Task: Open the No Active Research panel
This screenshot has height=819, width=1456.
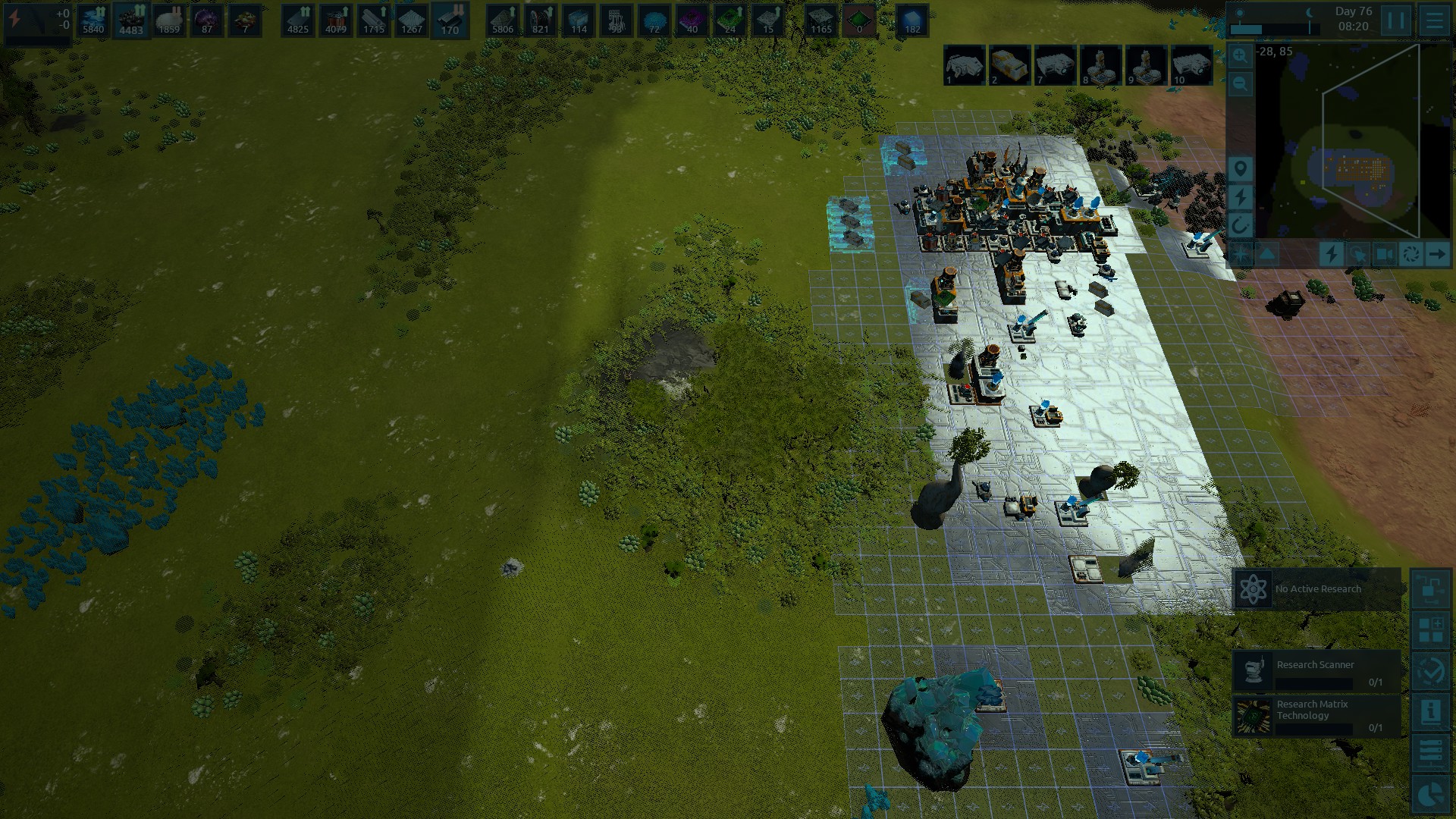Action: (x=1317, y=589)
